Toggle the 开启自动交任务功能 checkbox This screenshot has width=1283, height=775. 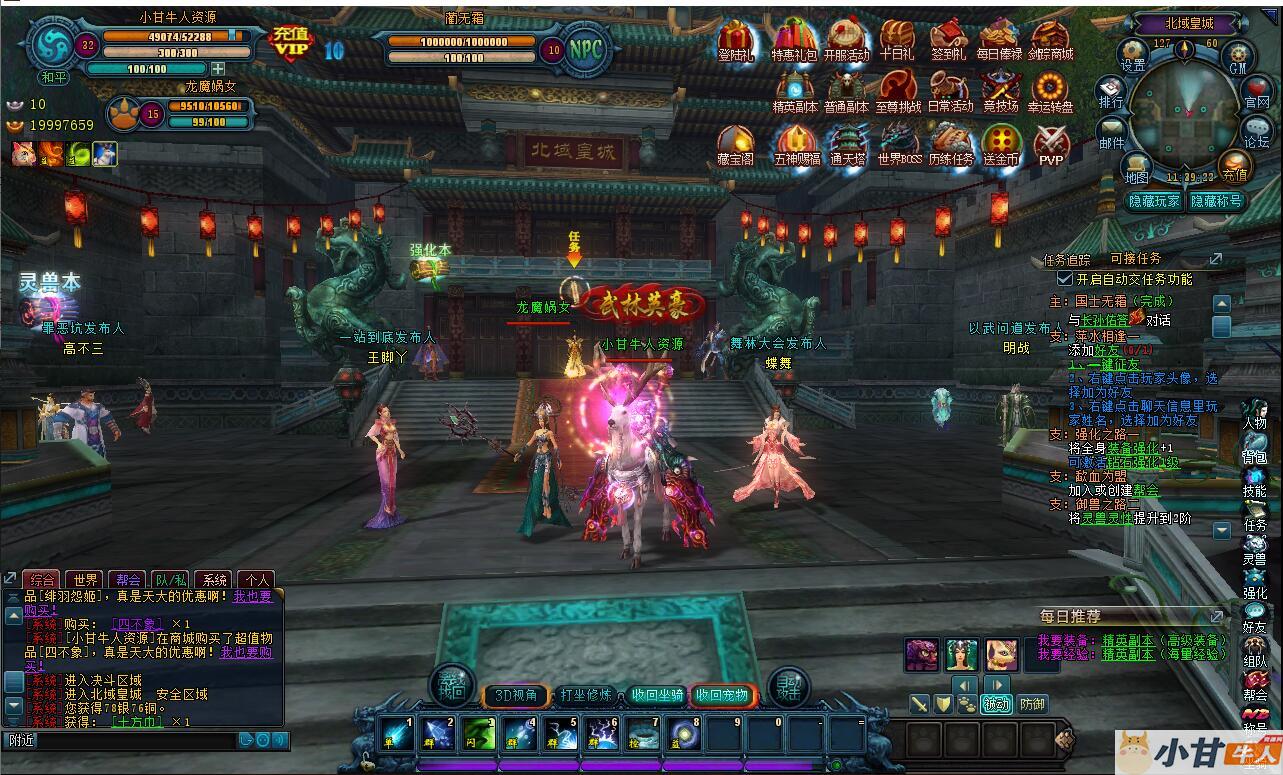coord(1065,279)
